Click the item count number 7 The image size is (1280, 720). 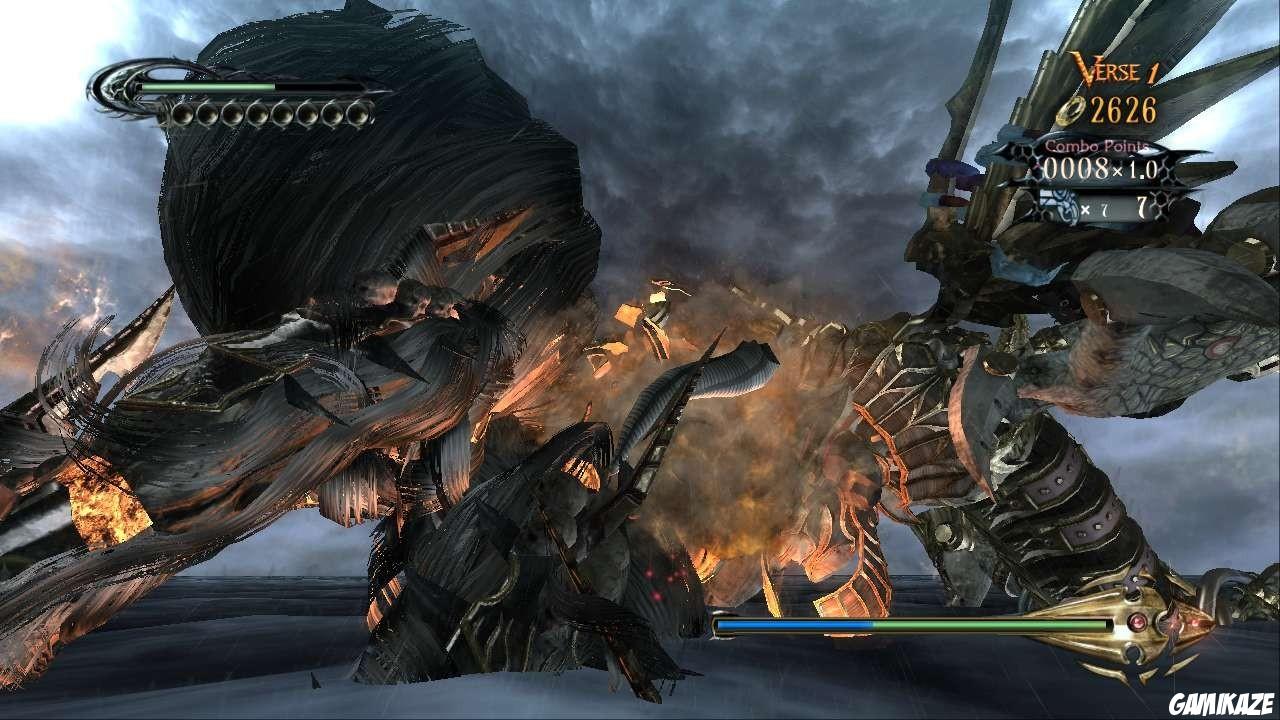coord(1141,205)
